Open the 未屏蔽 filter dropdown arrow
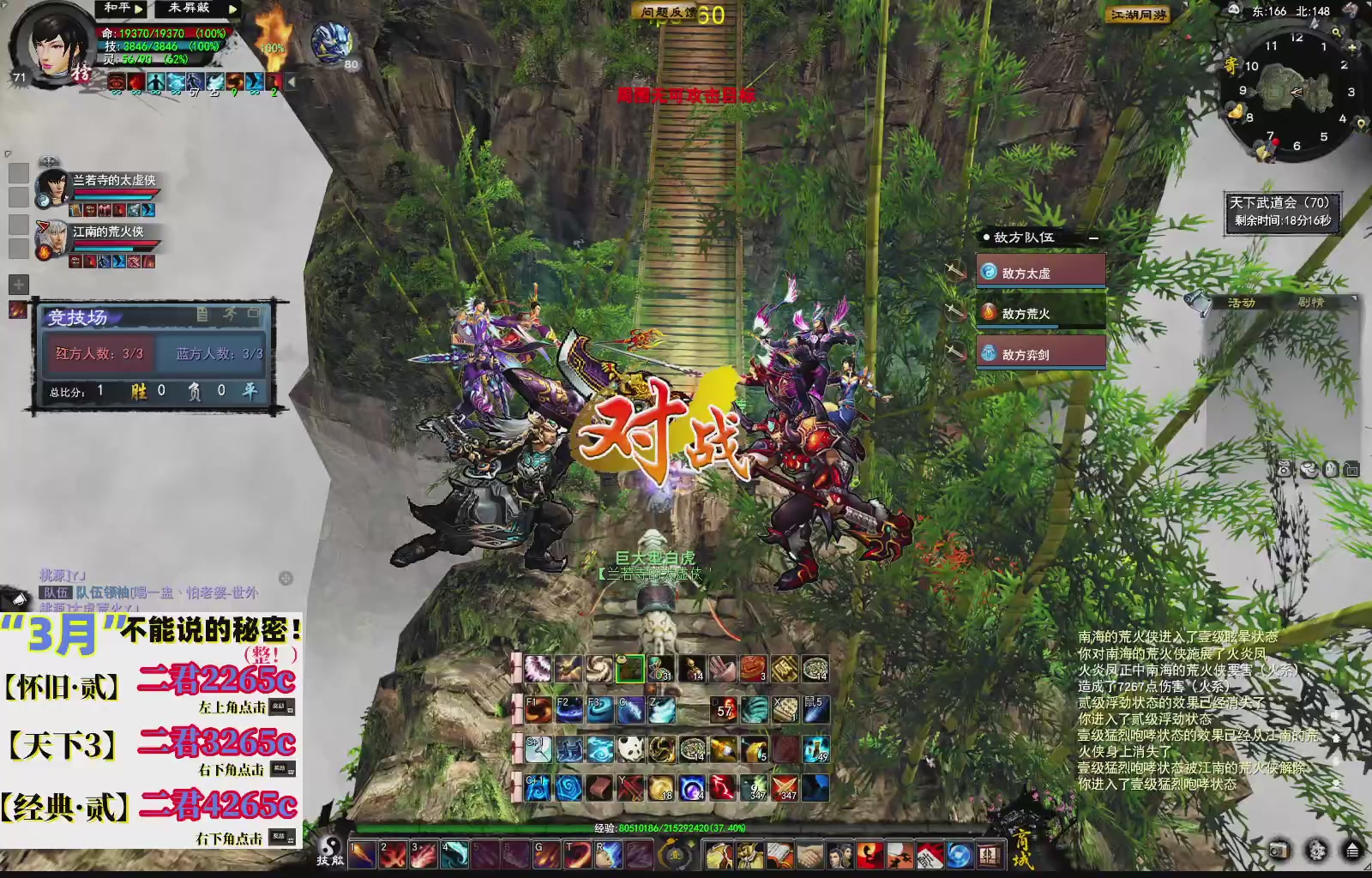This screenshot has height=878, width=1372. (232, 10)
